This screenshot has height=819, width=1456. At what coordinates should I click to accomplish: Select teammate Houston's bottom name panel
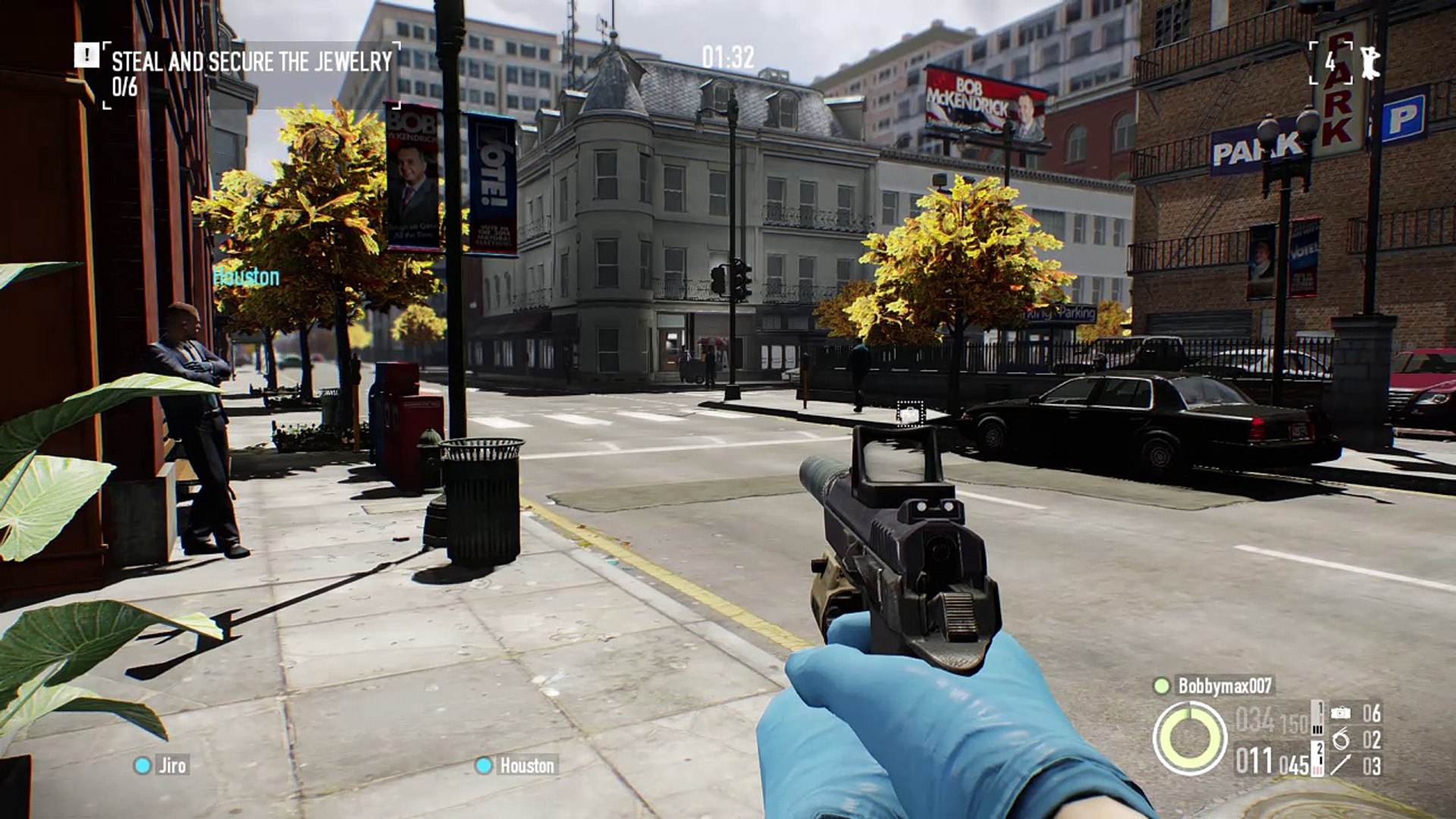[x=517, y=765]
